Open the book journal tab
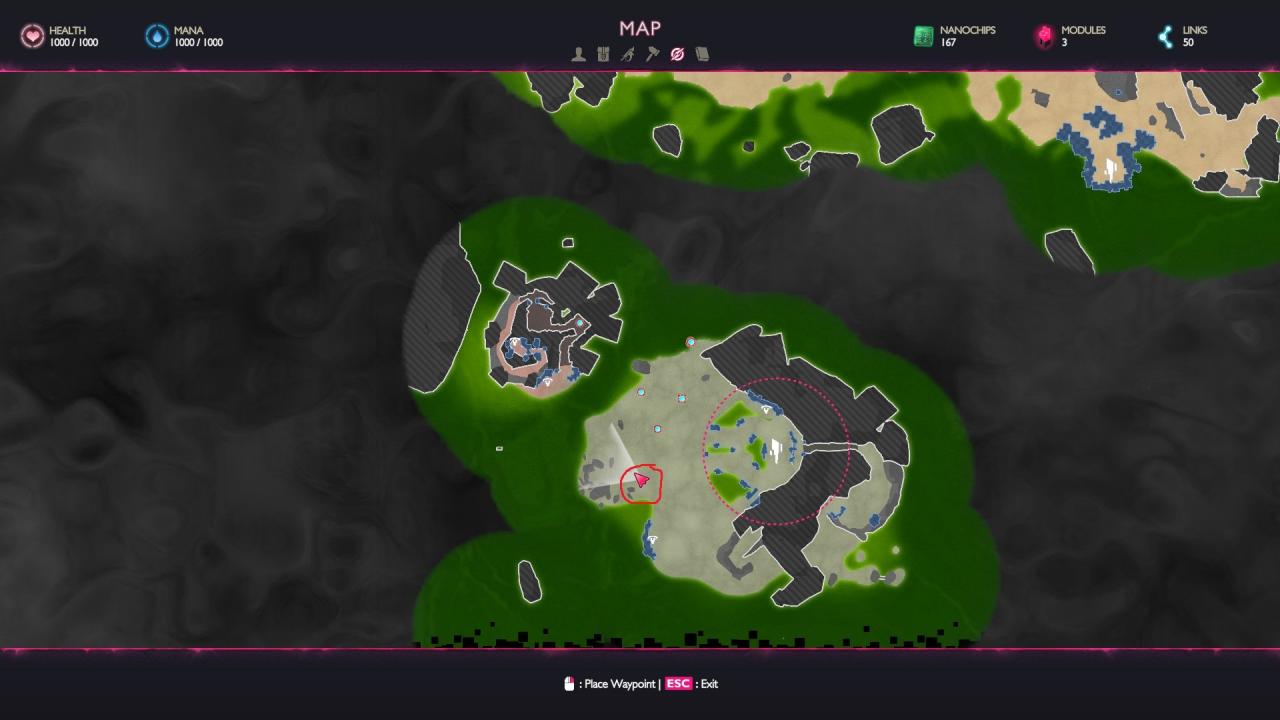Viewport: 1280px width, 720px height. coord(702,54)
